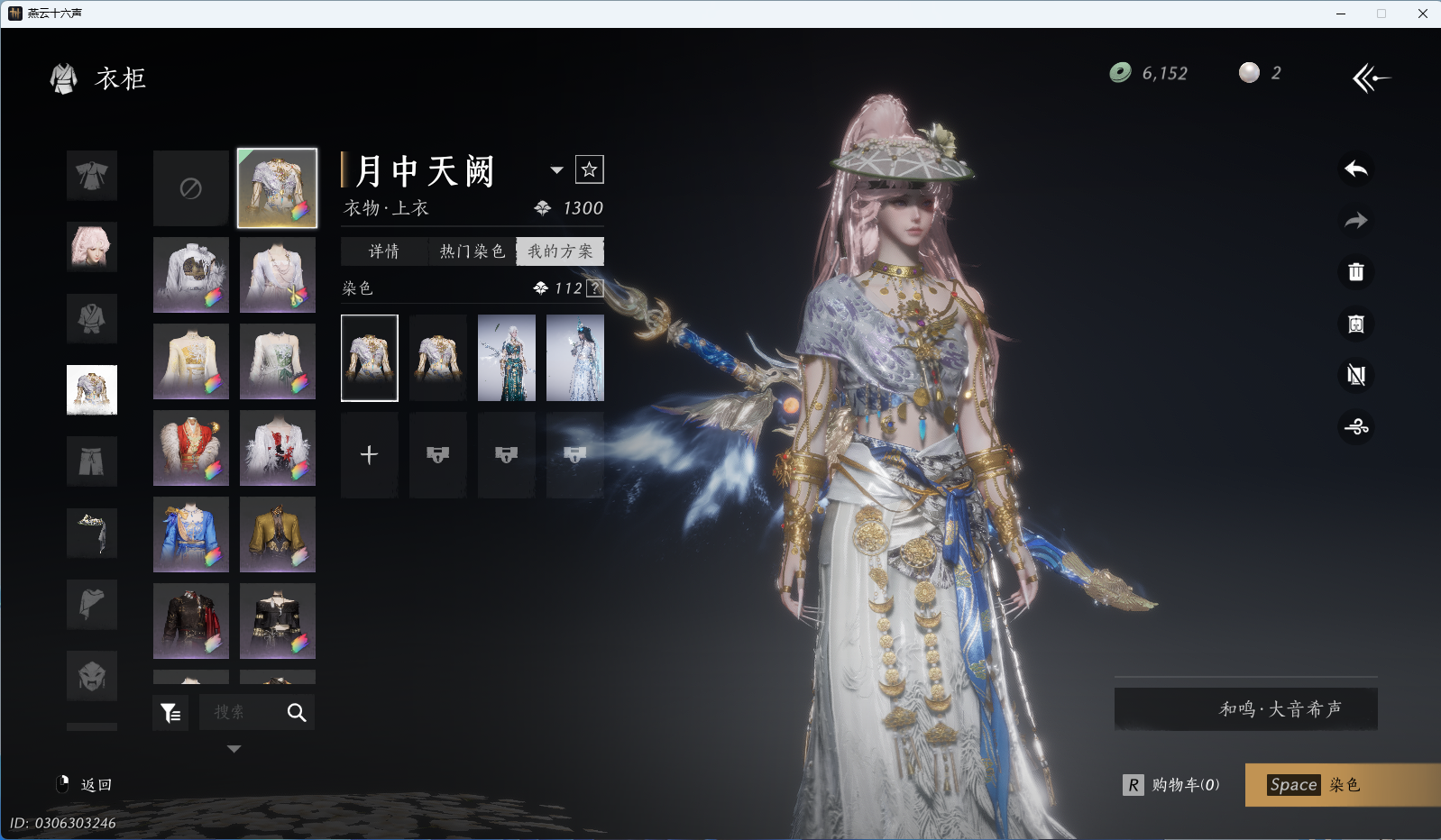Click the 搜索 search input field

tap(240, 713)
